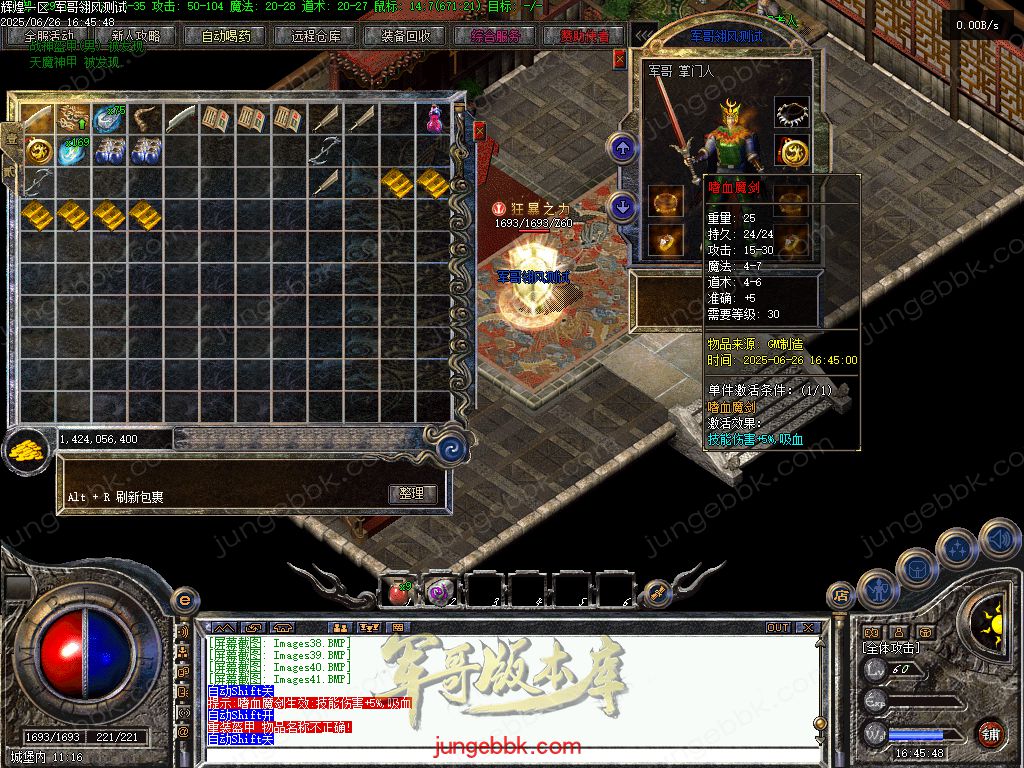Close the inventory bag window
Image resolution: width=1024 pixels, height=768 pixels.
(x=479, y=131)
